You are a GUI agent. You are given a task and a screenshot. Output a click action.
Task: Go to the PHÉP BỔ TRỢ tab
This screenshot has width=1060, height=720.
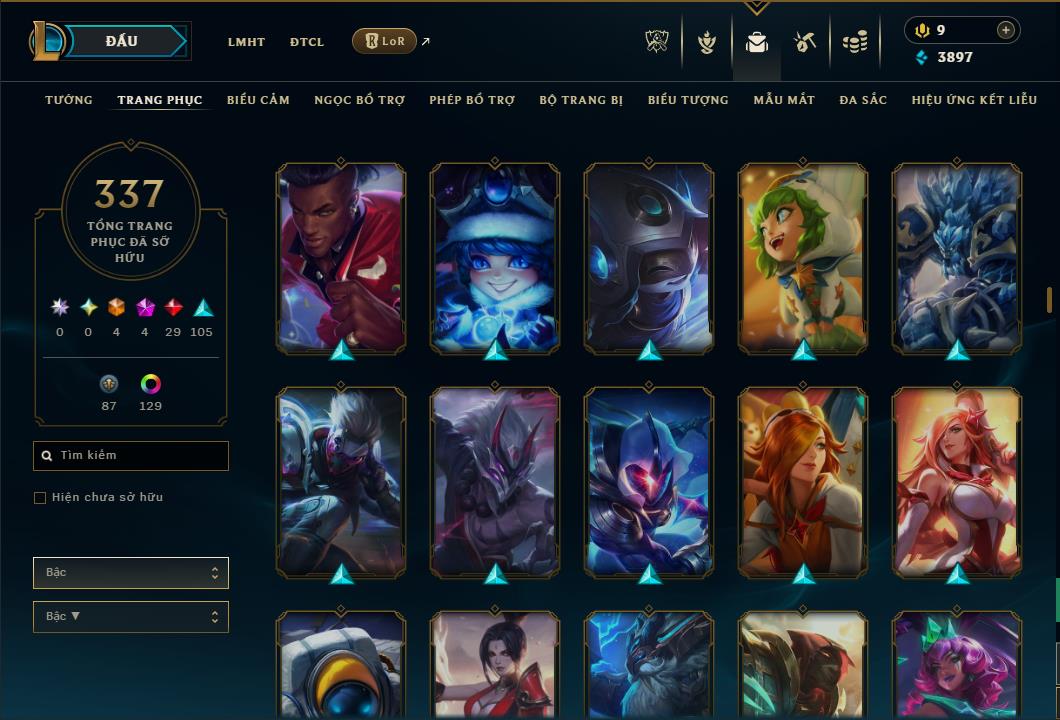click(x=472, y=100)
